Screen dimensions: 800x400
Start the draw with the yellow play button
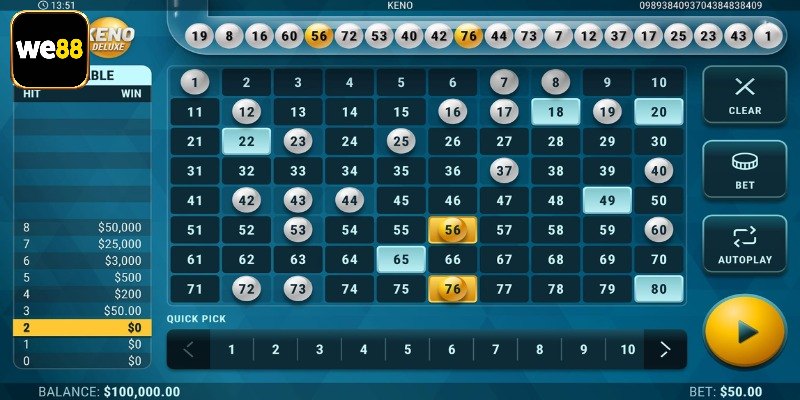[x=743, y=331]
